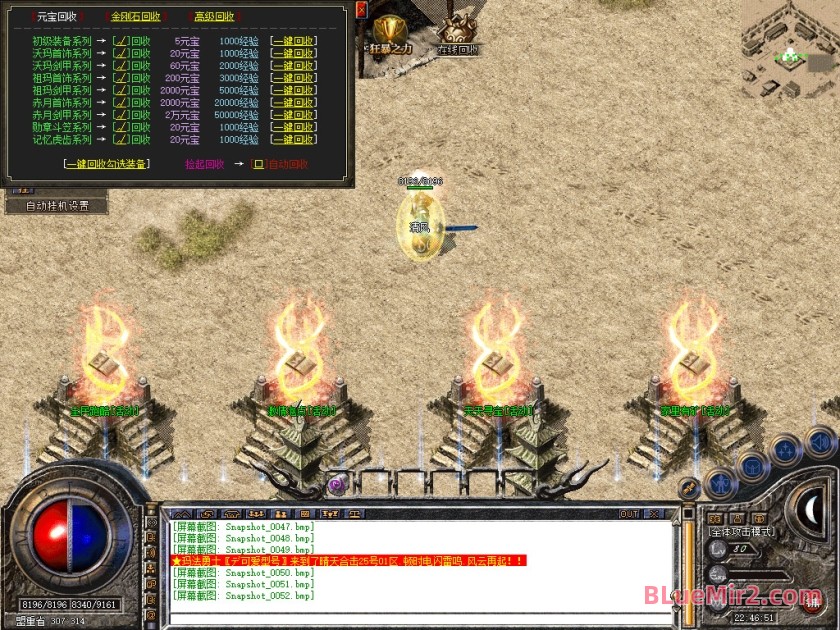Image resolution: width=840 pixels, height=630 pixels.
Task: Click 一键回收 for 沃玛剑甲系列
Action: coord(293,66)
